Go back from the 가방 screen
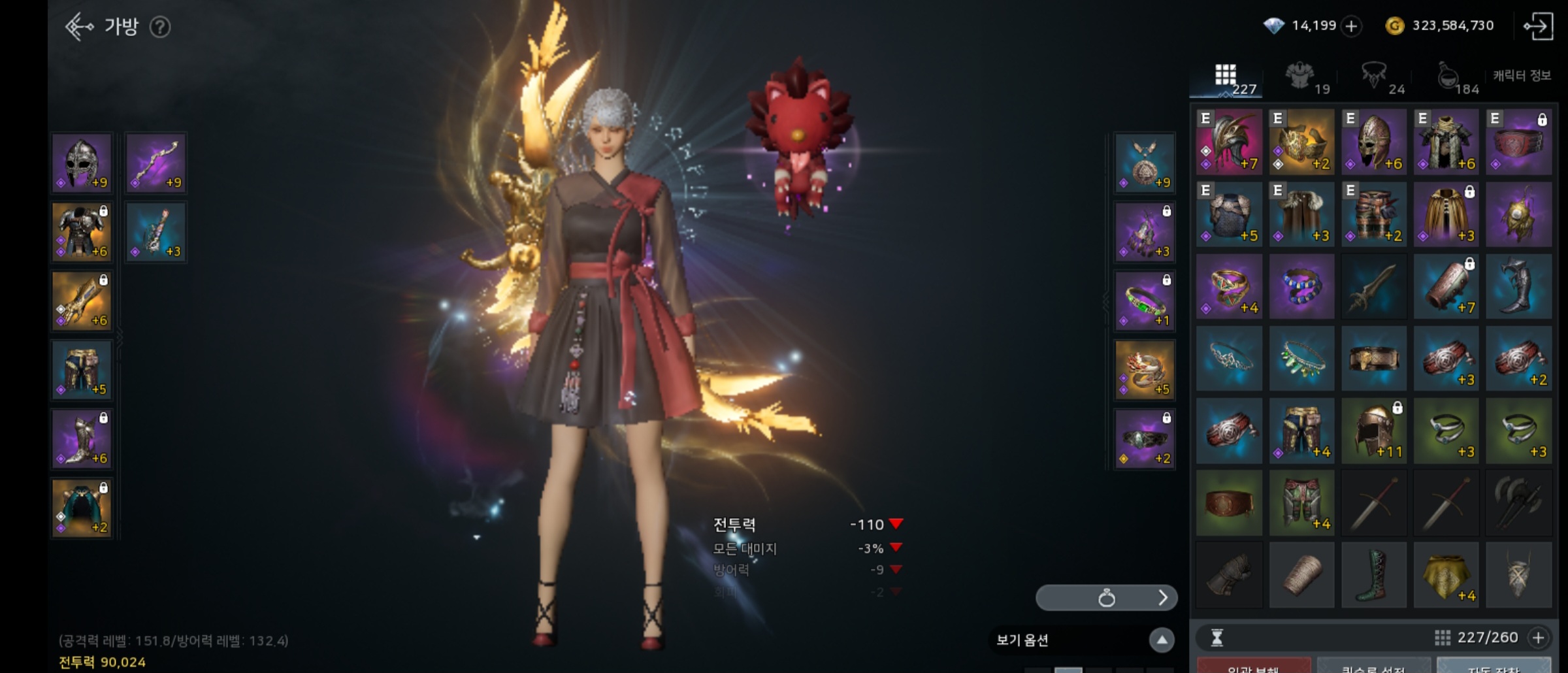 click(79, 27)
